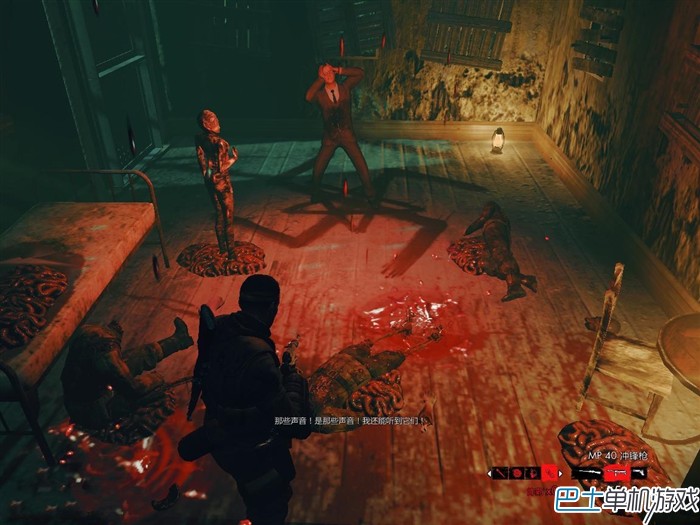The height and width of the screenshot is (525, 700).
Task: Click the right arrow of the item selector
Action: pyautogui.click(x=561, y=473)
